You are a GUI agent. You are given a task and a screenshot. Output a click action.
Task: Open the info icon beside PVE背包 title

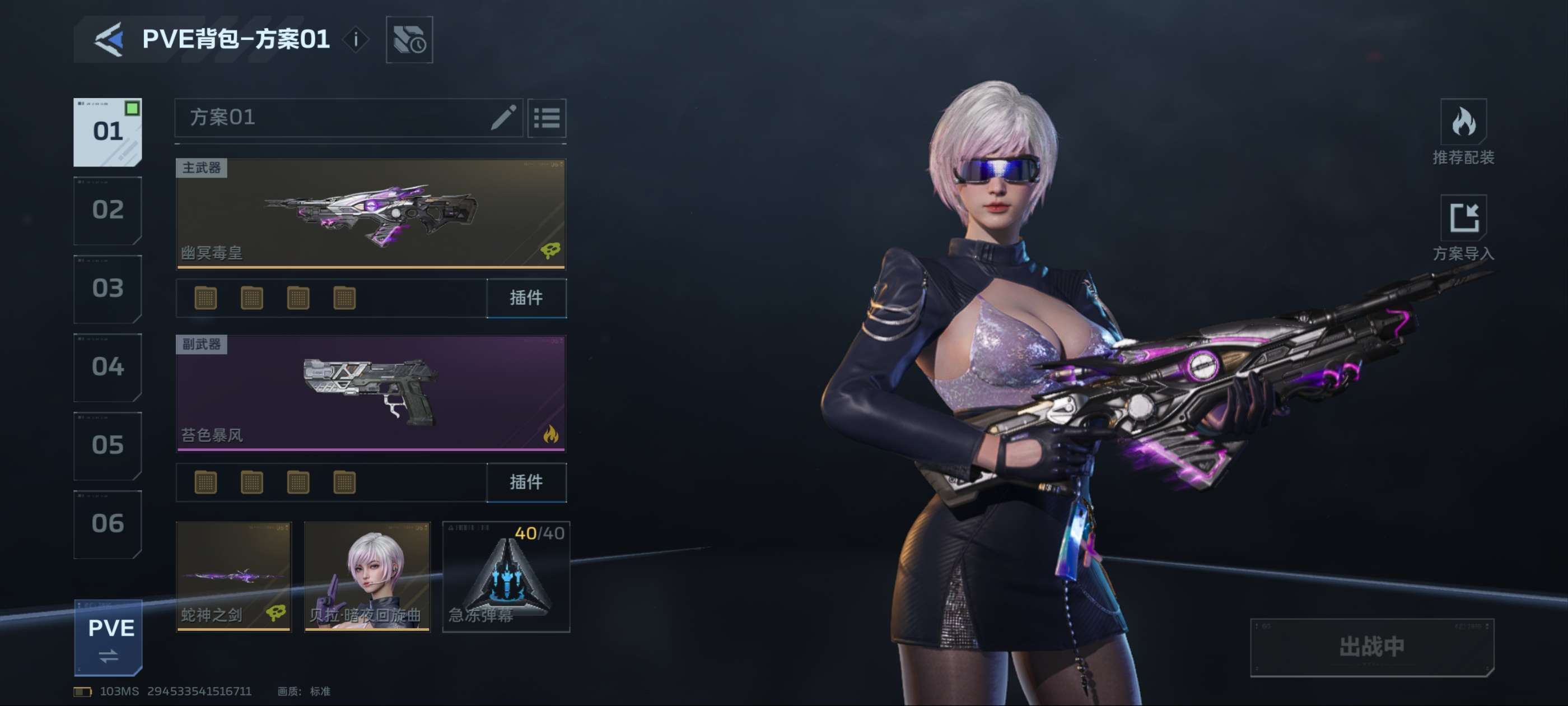(x=356, y=40)
